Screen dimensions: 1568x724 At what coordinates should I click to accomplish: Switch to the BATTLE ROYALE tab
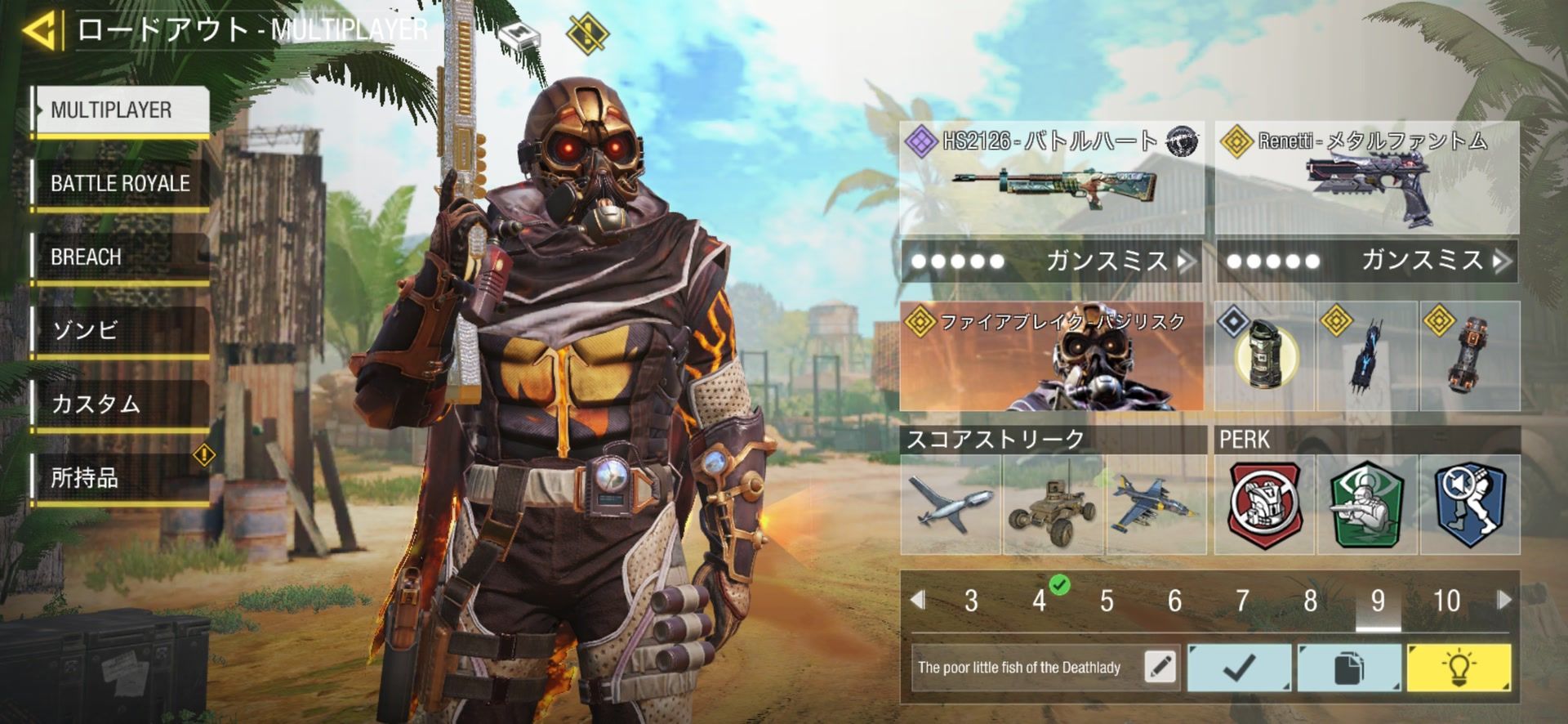tap(121, 183)
